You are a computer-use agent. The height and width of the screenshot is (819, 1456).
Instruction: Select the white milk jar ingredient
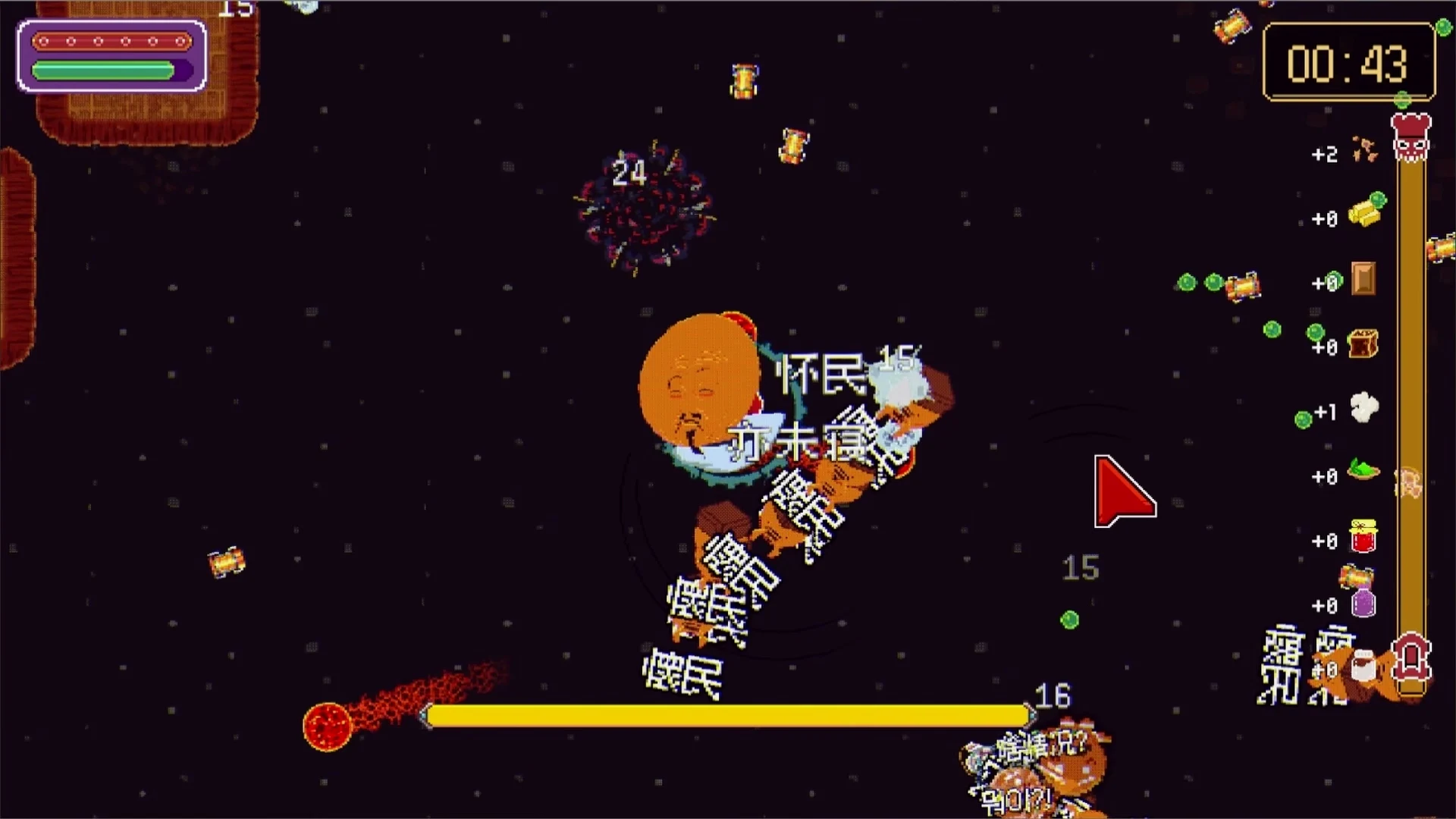1363,666
